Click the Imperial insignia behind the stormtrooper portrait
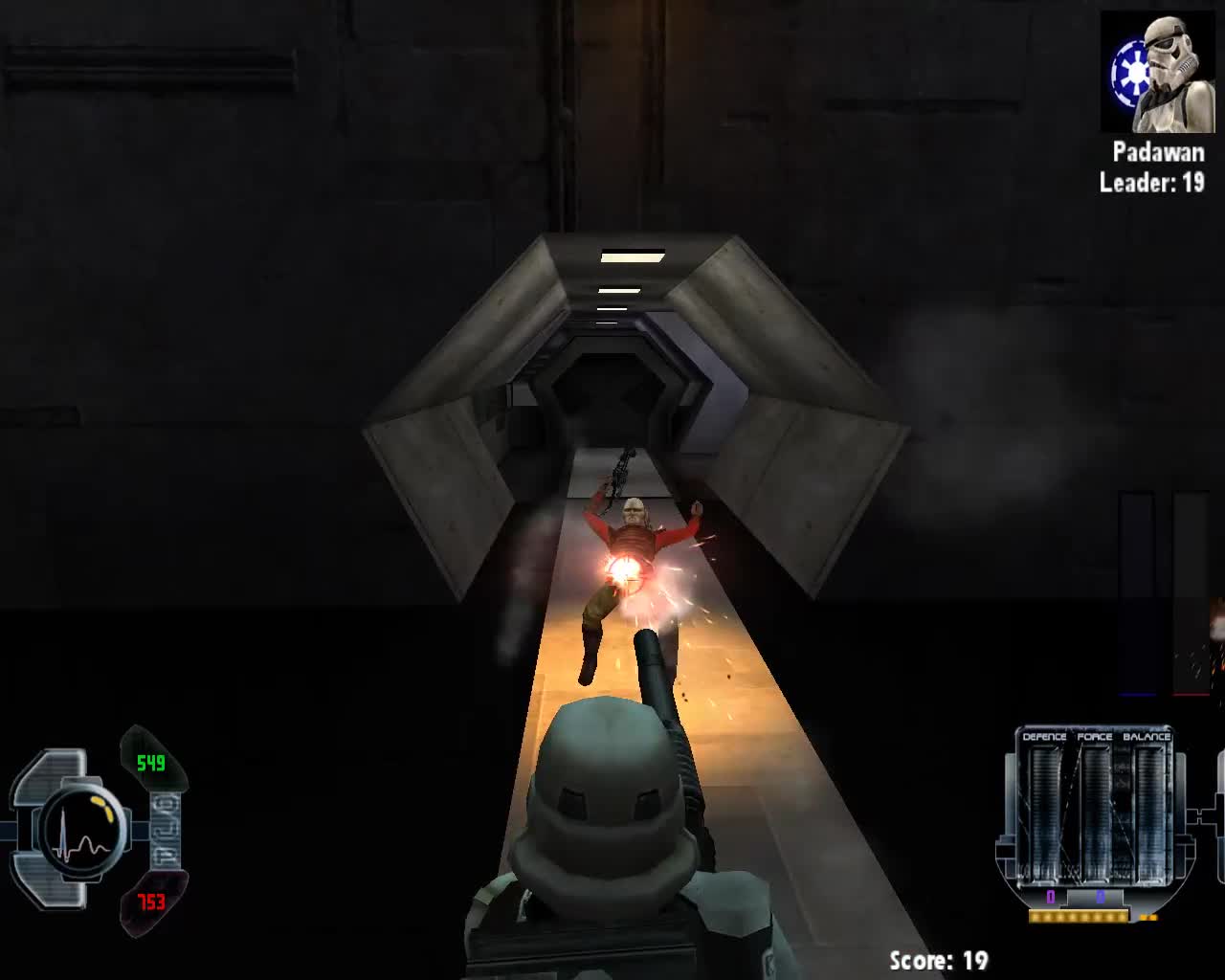Screen dimensions: 1225x980 coord(1132,70)
